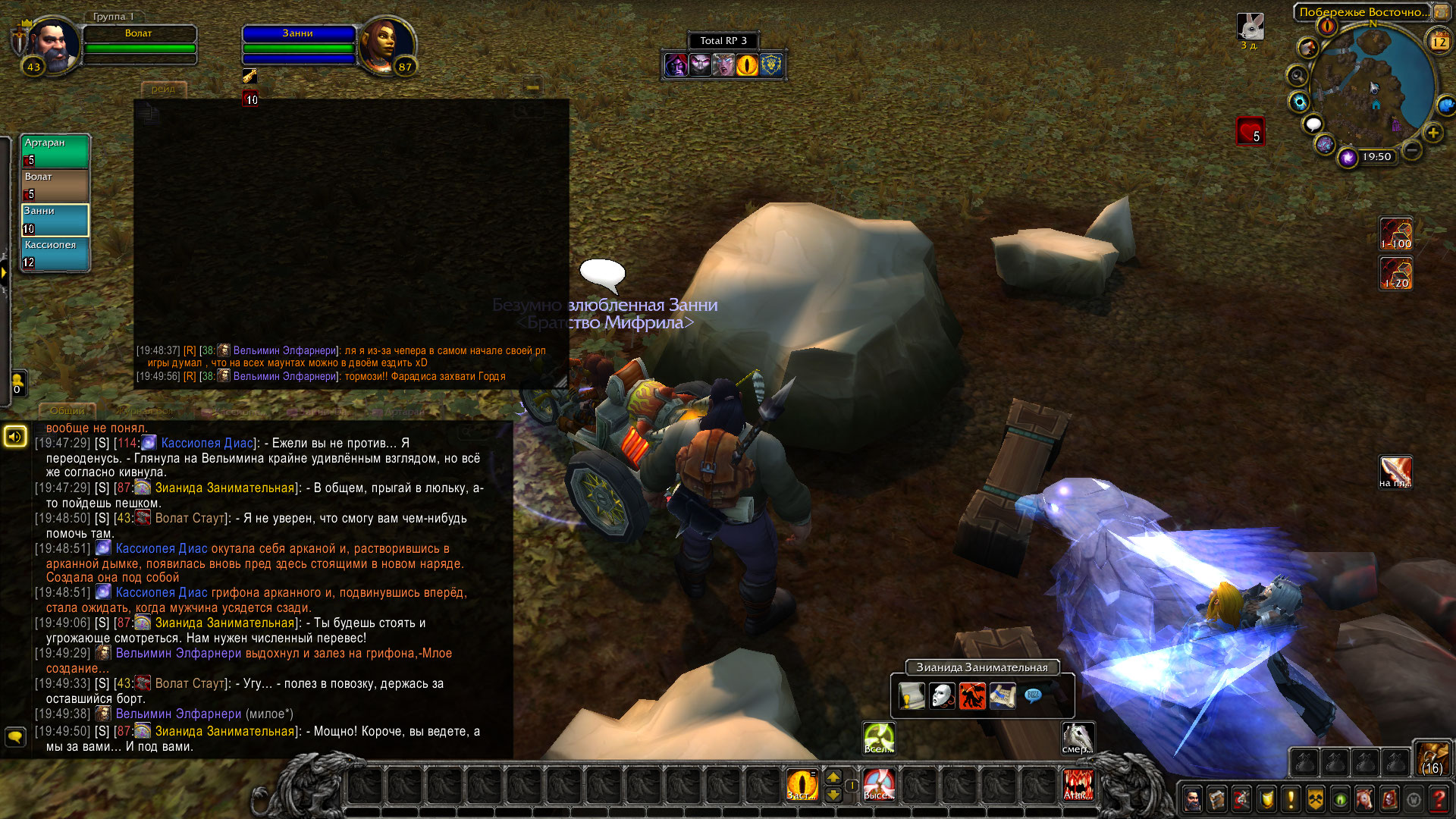Image resolution: width=1456 pixels, height=819 pixels.
Task: Open the red question mark help button
Action: tap(1439, 799)
